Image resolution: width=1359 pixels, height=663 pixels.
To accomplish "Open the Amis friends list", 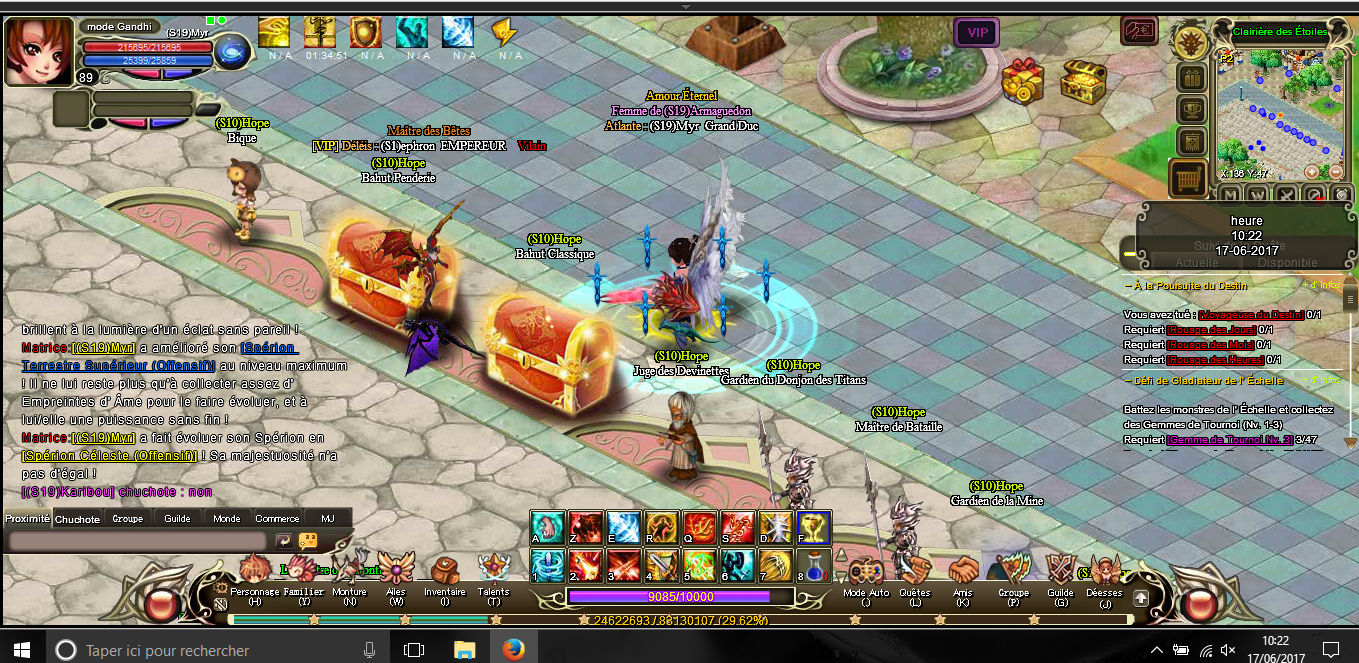I will [x=963, y=576].
